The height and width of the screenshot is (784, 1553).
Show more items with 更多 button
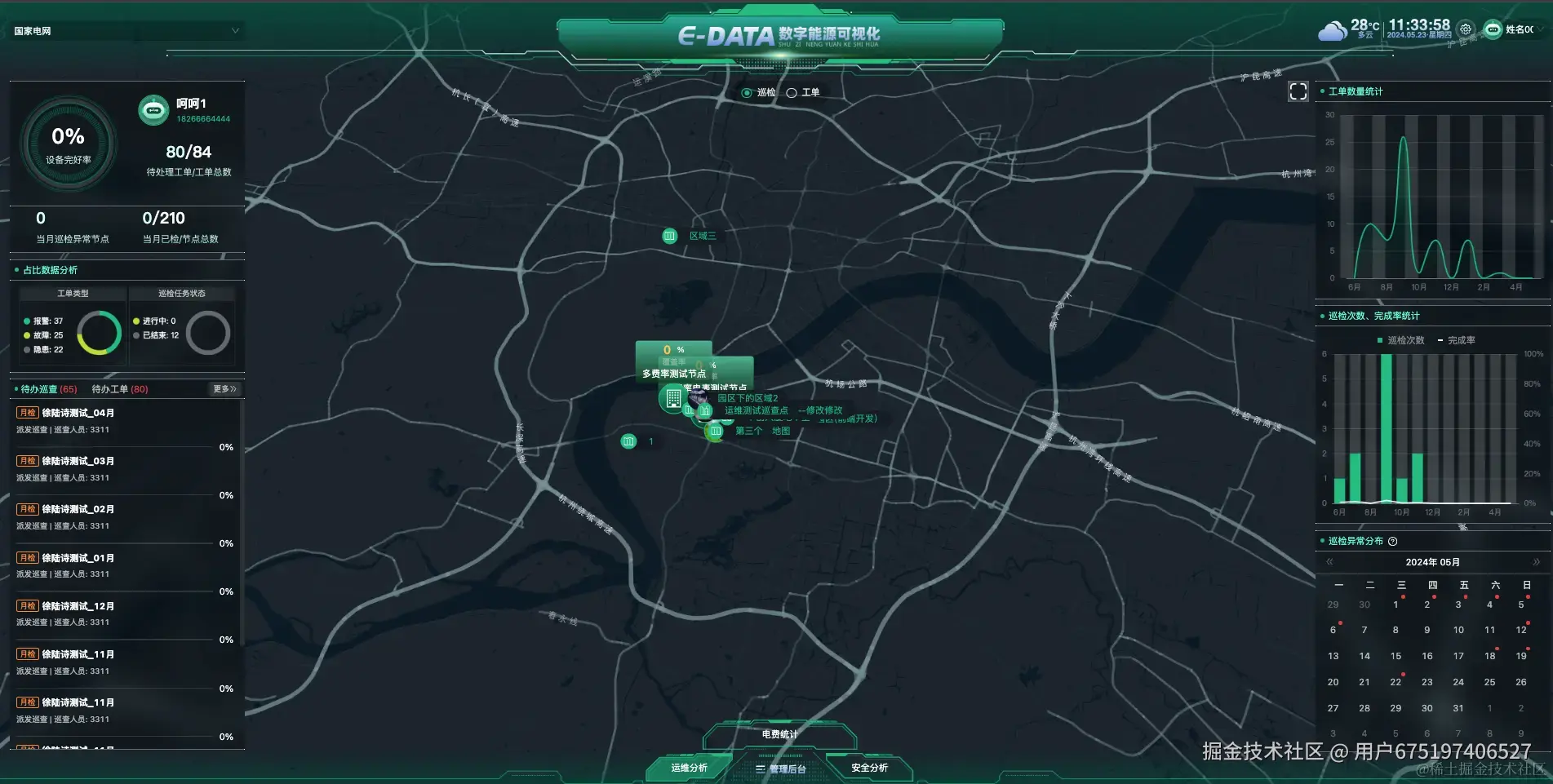point(224,389)
